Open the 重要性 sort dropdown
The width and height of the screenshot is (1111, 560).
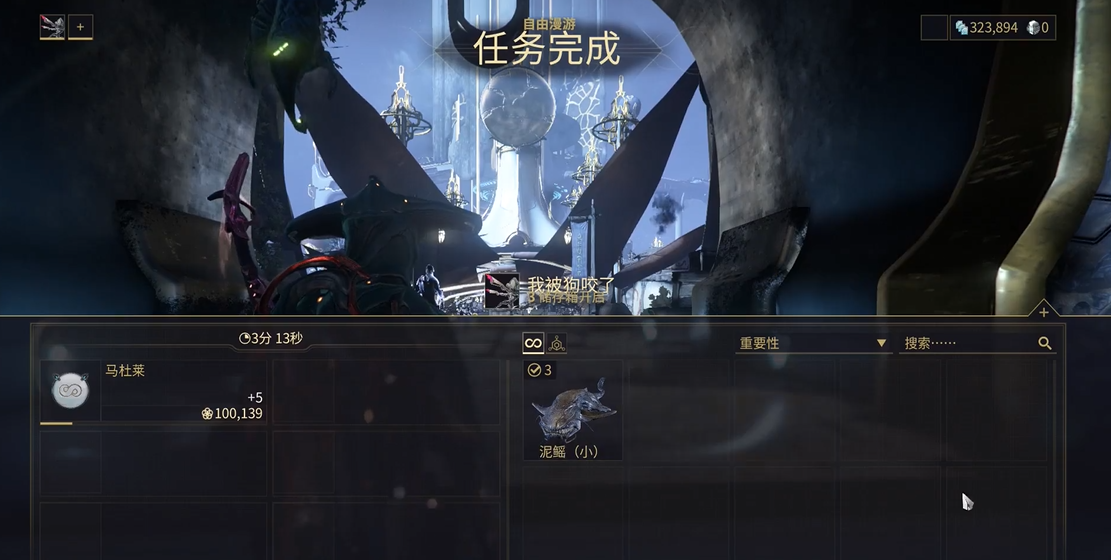812,343
